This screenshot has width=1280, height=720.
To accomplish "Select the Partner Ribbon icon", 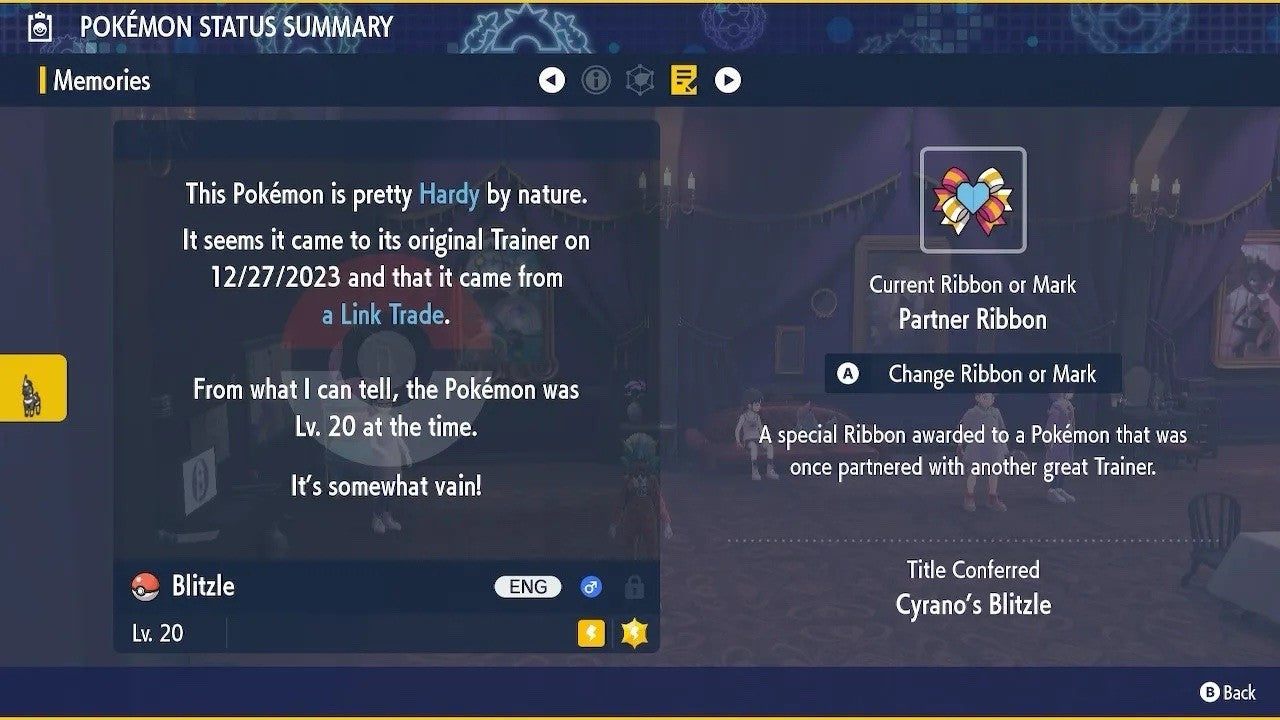I will tap(973, 200).
